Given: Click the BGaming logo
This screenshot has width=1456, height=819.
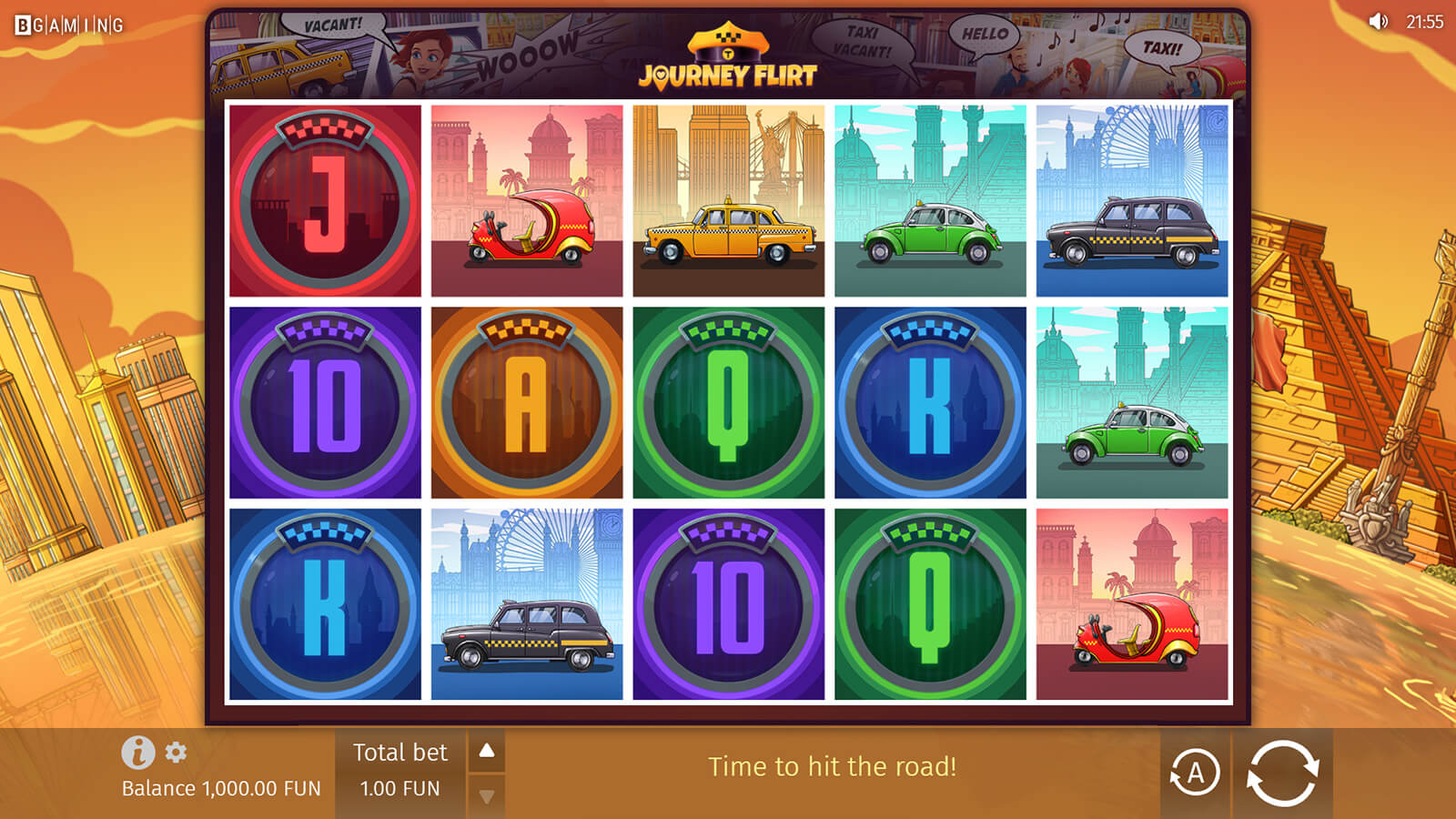Looking at the screenshot, I should (69, 25).
